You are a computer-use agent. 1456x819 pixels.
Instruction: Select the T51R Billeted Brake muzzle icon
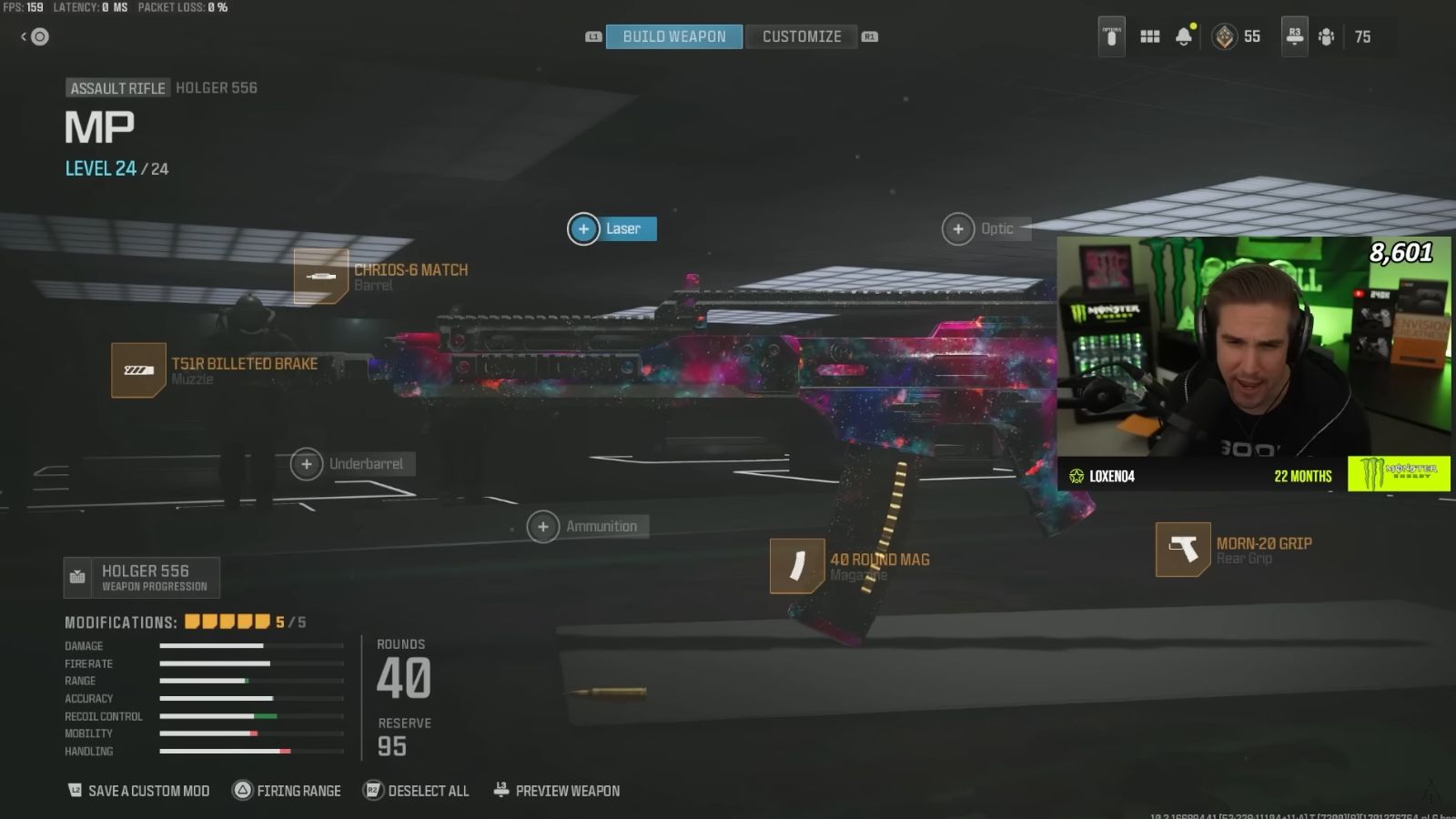138,369
